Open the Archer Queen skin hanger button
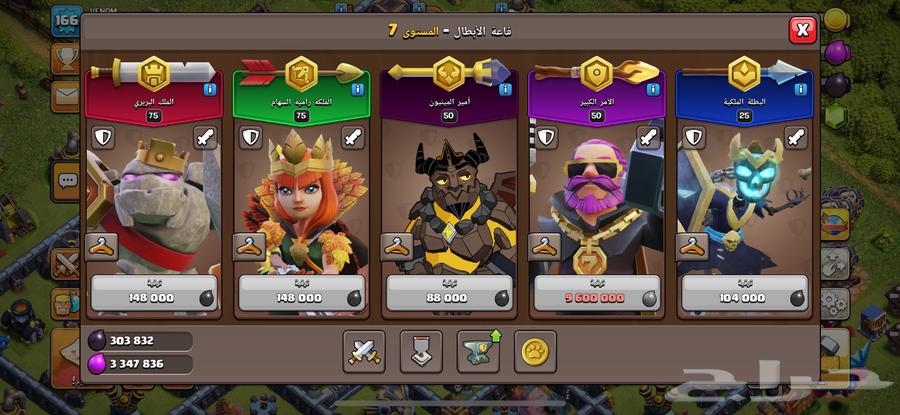The width and height of the screenshot is (900, 415). 249,246
